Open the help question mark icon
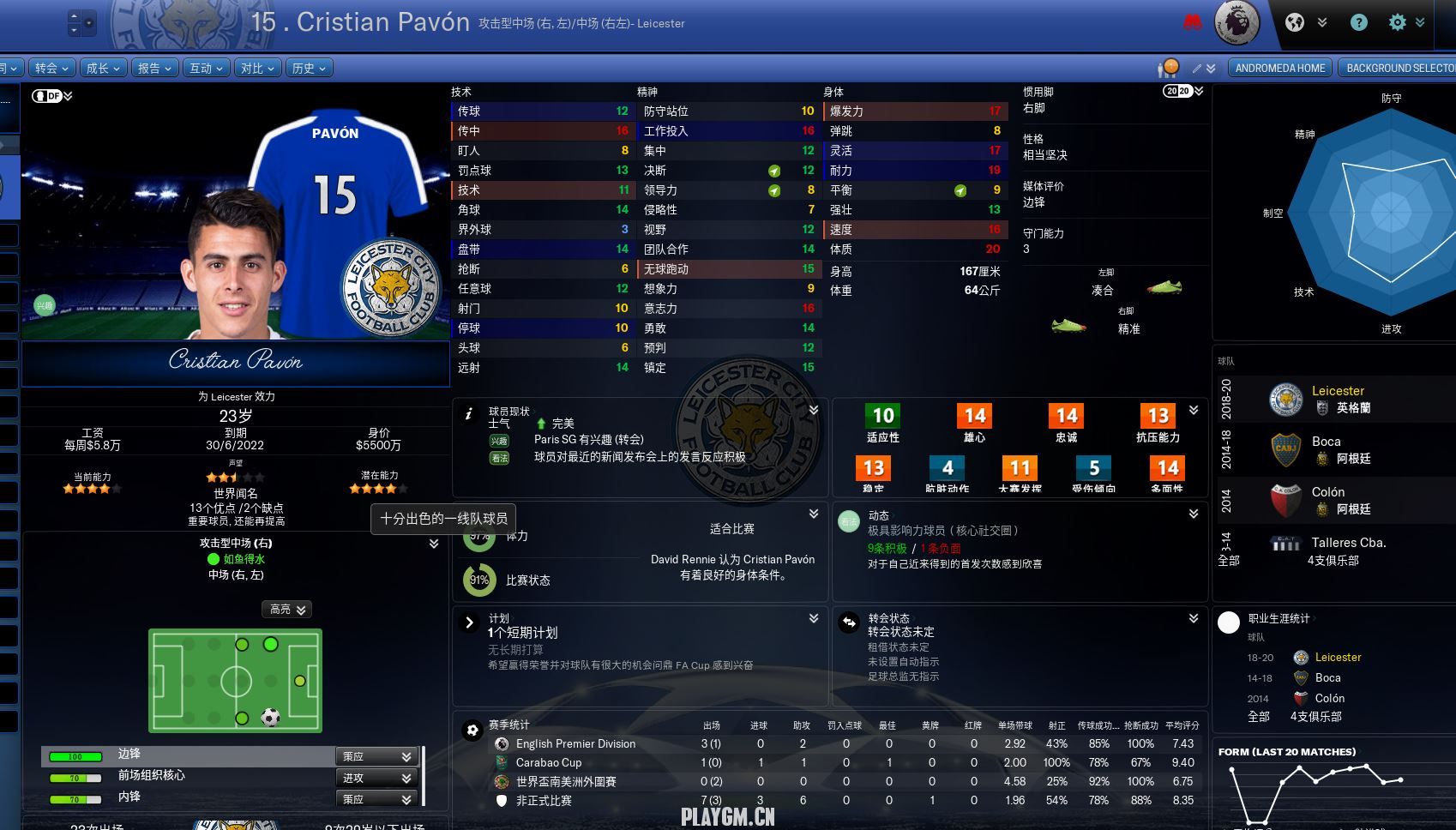The width and height of the screenshot is (1456, 830). (1359, 23)
